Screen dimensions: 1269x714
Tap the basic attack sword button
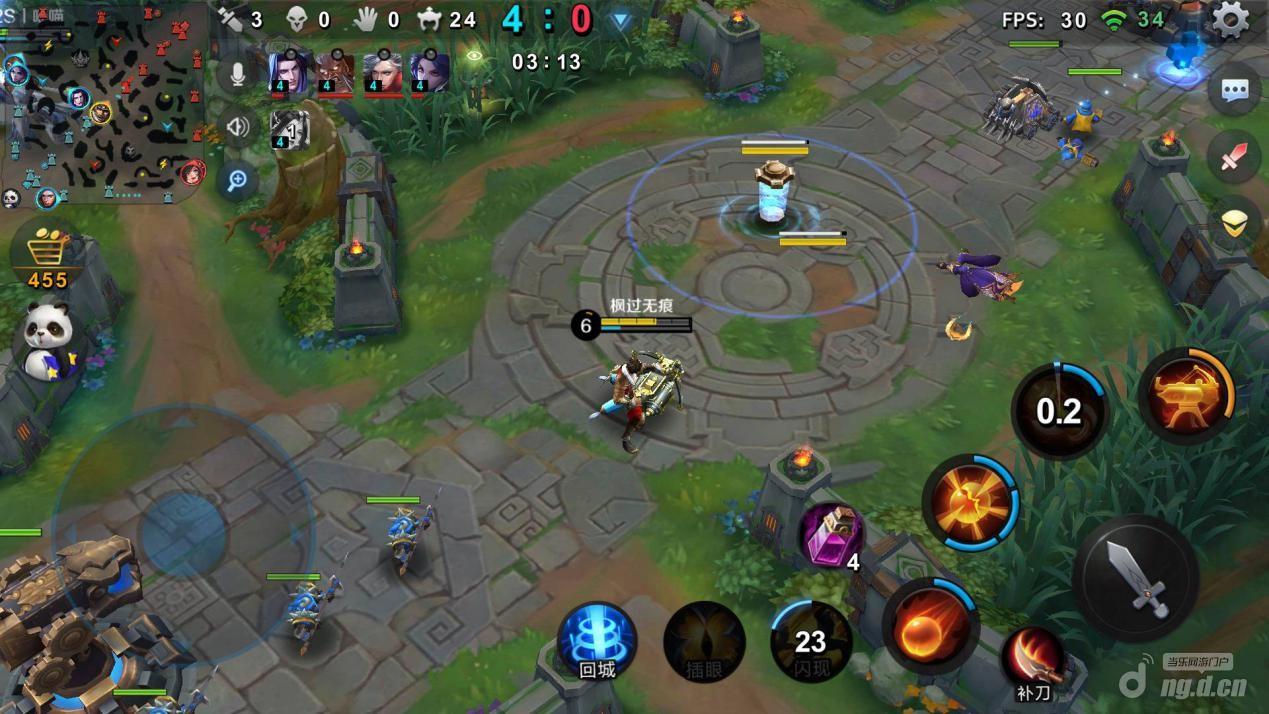click(1136, 578)
